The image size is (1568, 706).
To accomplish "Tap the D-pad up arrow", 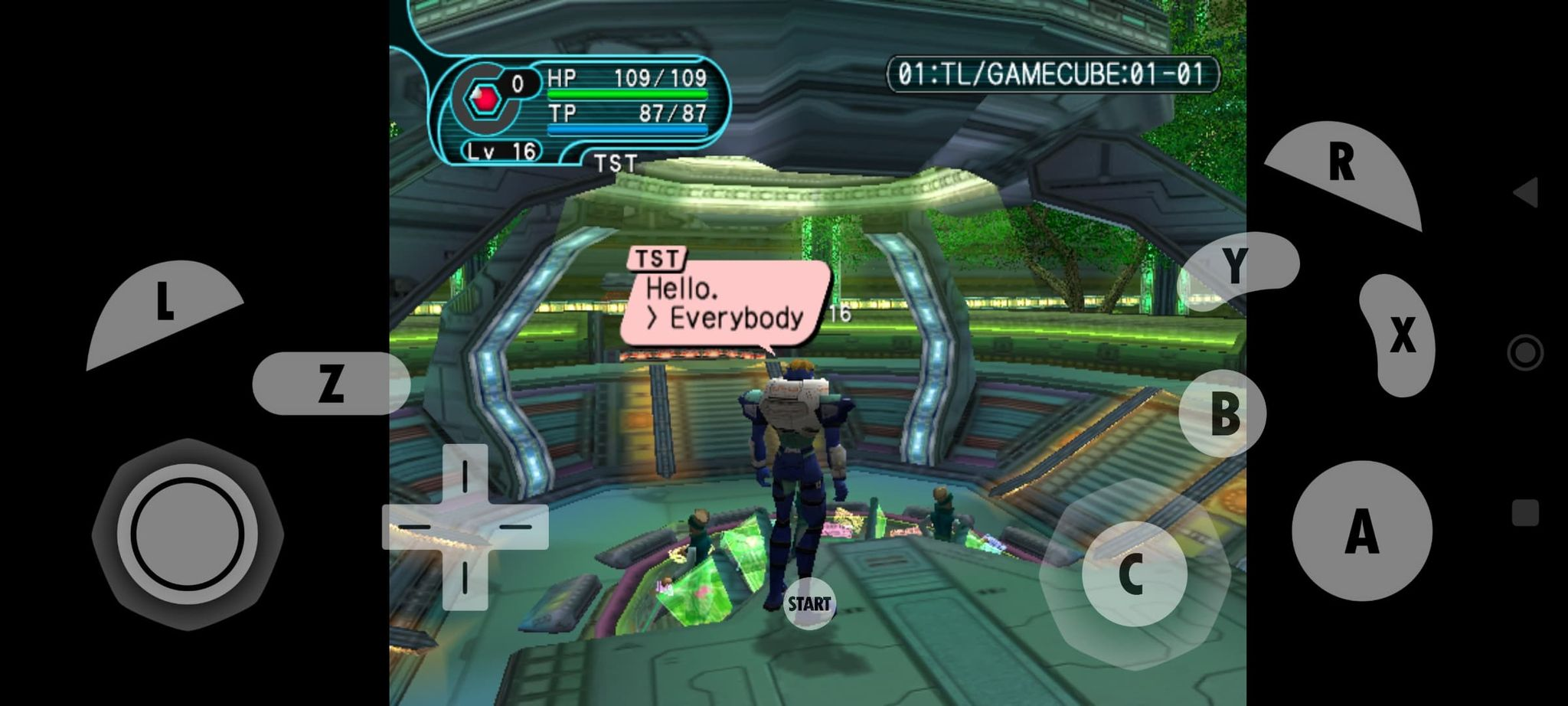I will pyautogui.click(x=465, y=475).
